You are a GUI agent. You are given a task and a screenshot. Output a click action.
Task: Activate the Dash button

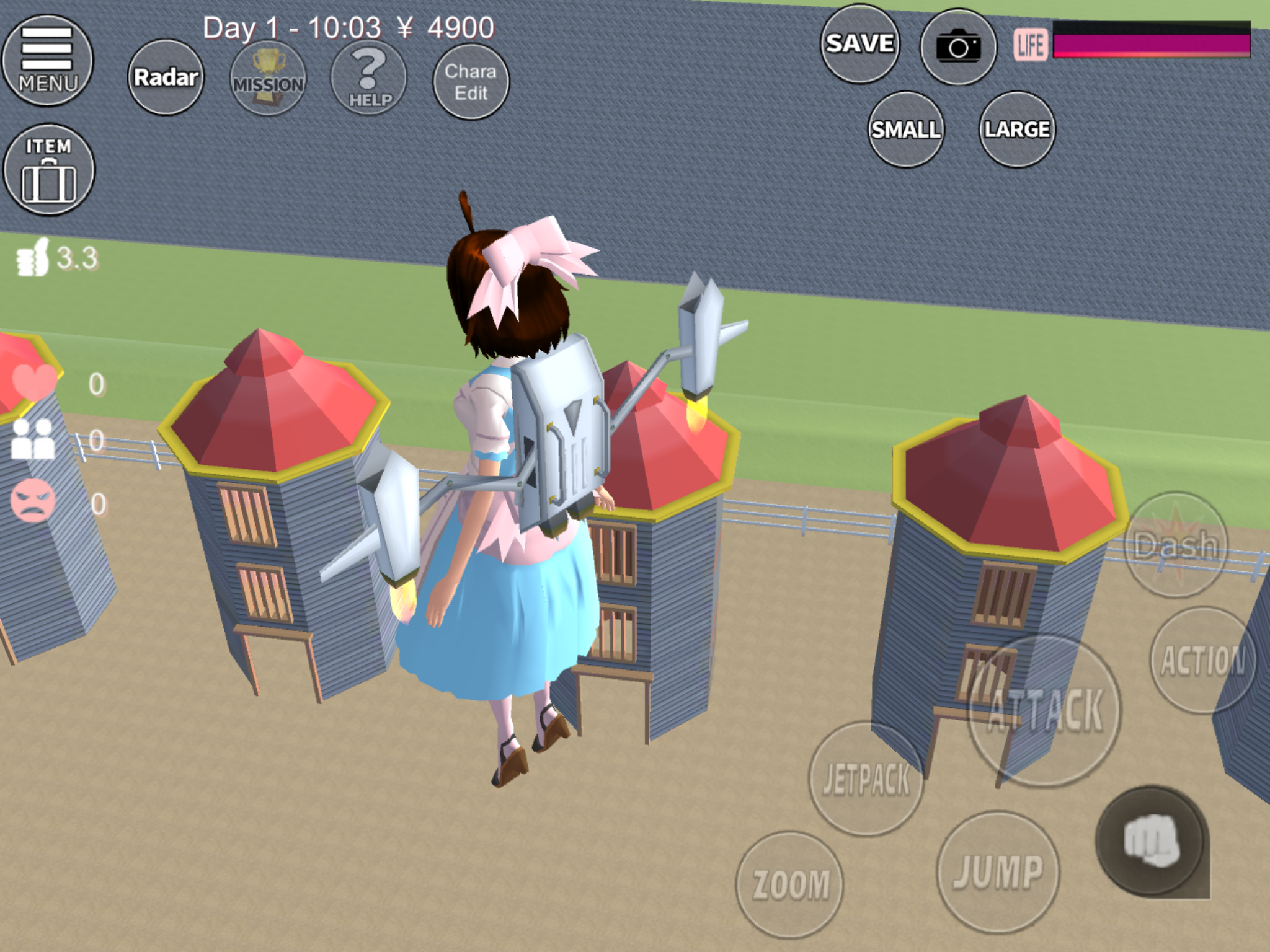1176,545
